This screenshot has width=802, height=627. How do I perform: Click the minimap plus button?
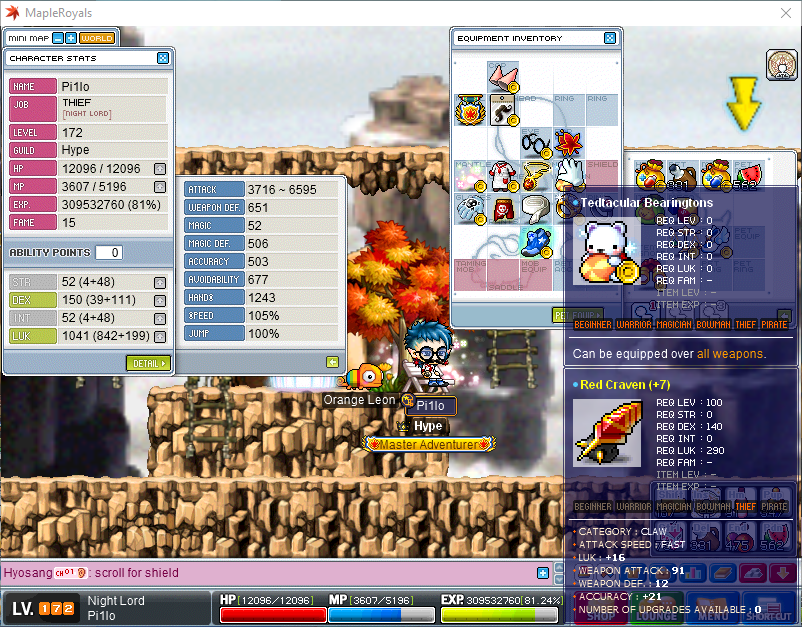[71, 38]
